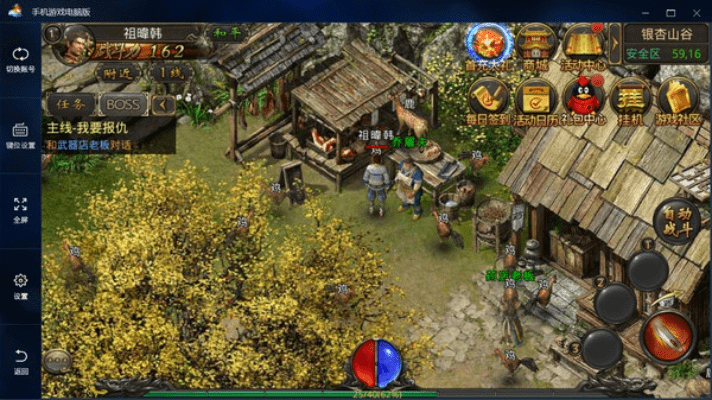This screenshot has width=712, height=400.
Task: Click the player portrait of 祖暐韩
Action: click(x=75, y=44)
